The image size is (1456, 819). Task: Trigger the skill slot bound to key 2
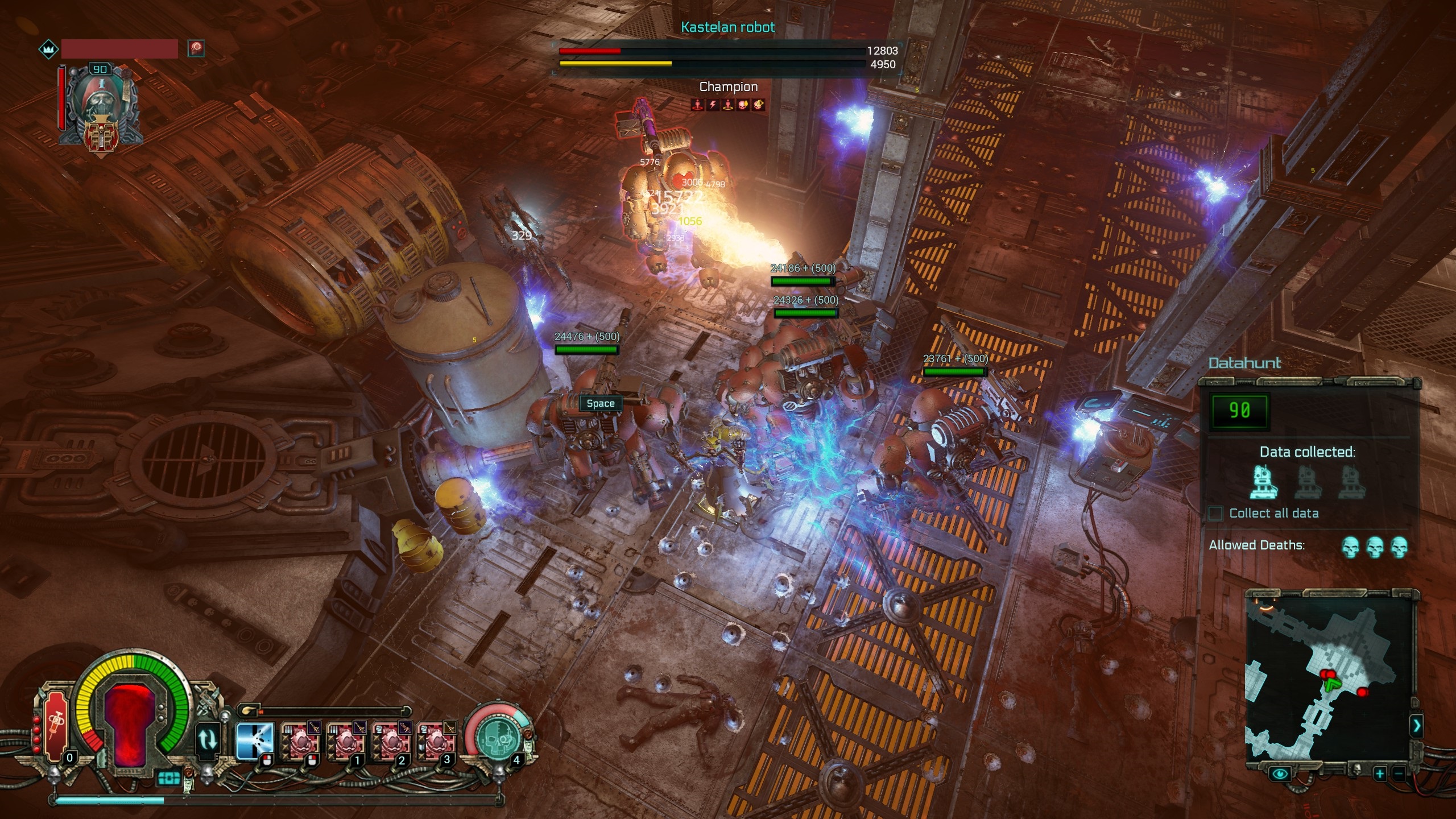391,741
